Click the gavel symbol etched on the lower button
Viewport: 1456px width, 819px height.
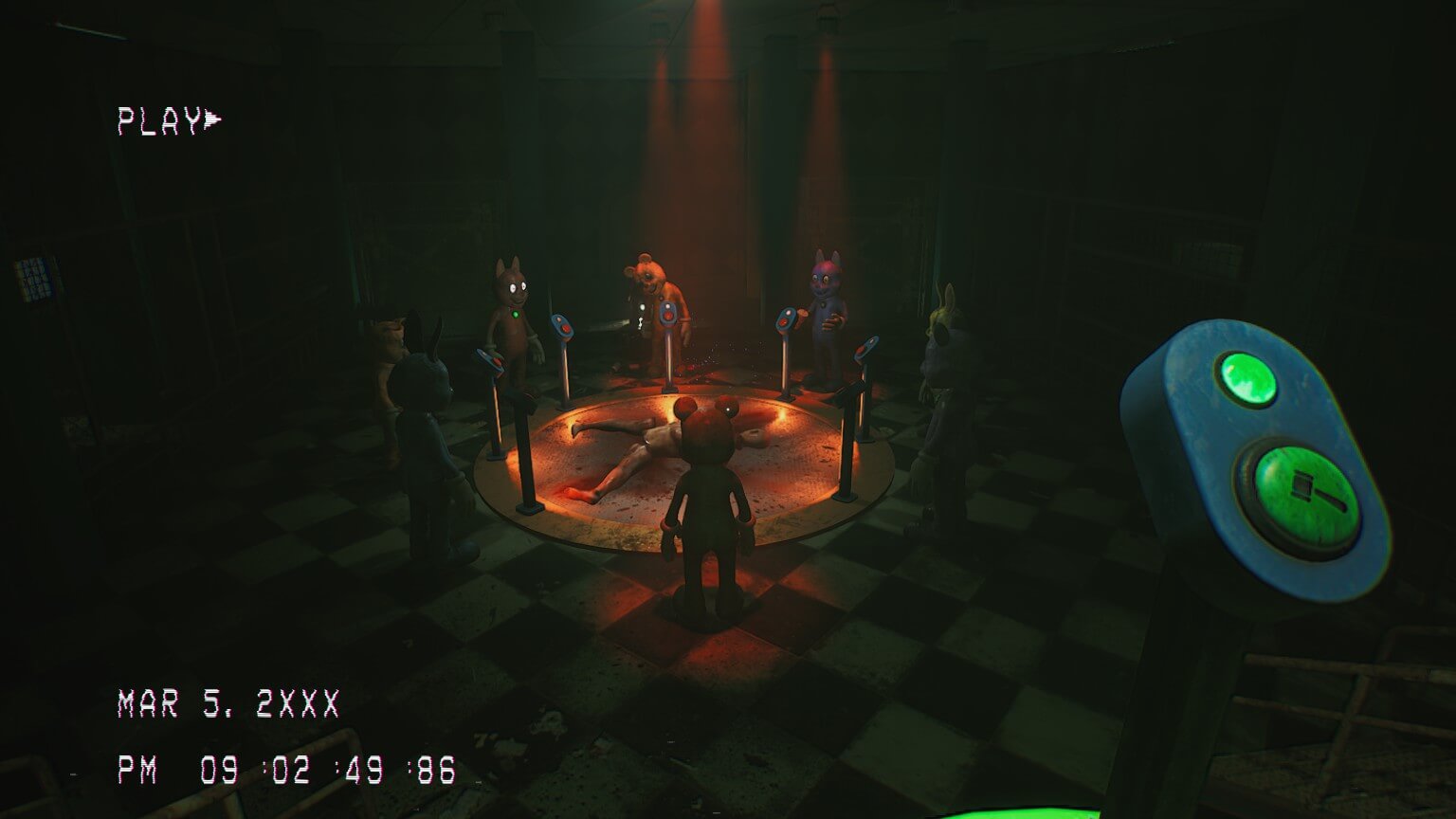click(x=1312, y=491)
